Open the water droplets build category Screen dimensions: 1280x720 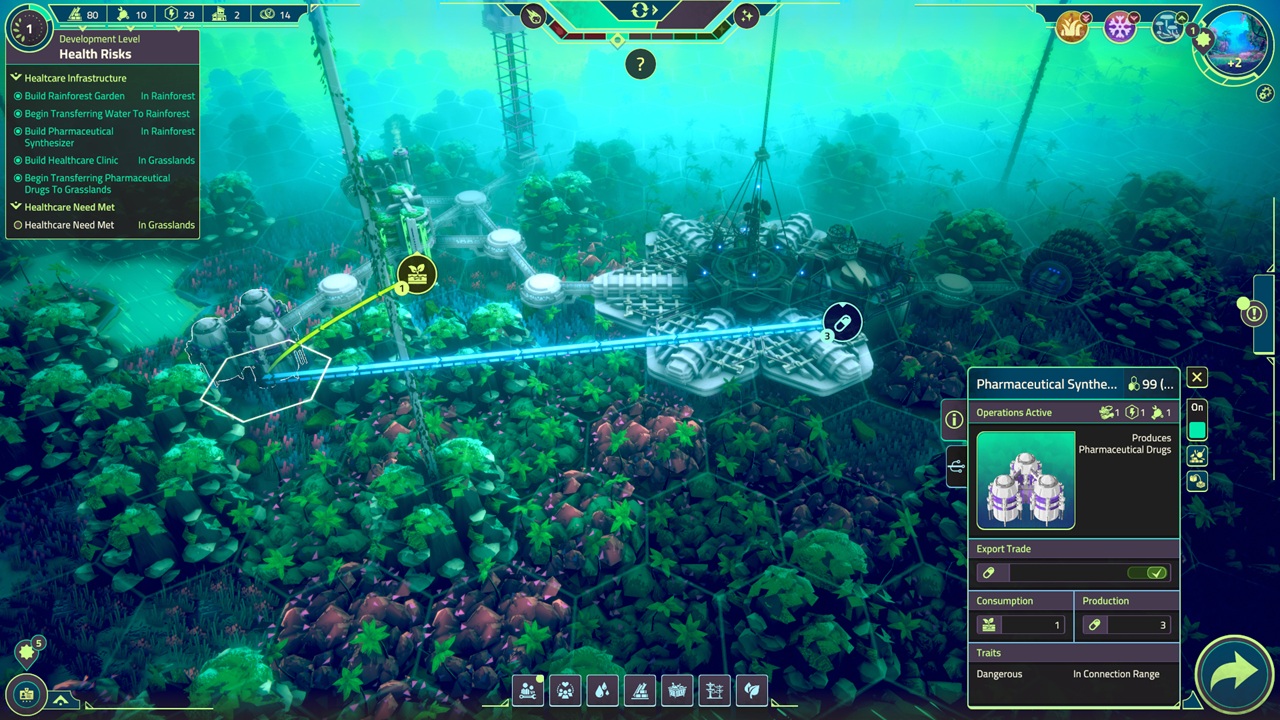602,690
